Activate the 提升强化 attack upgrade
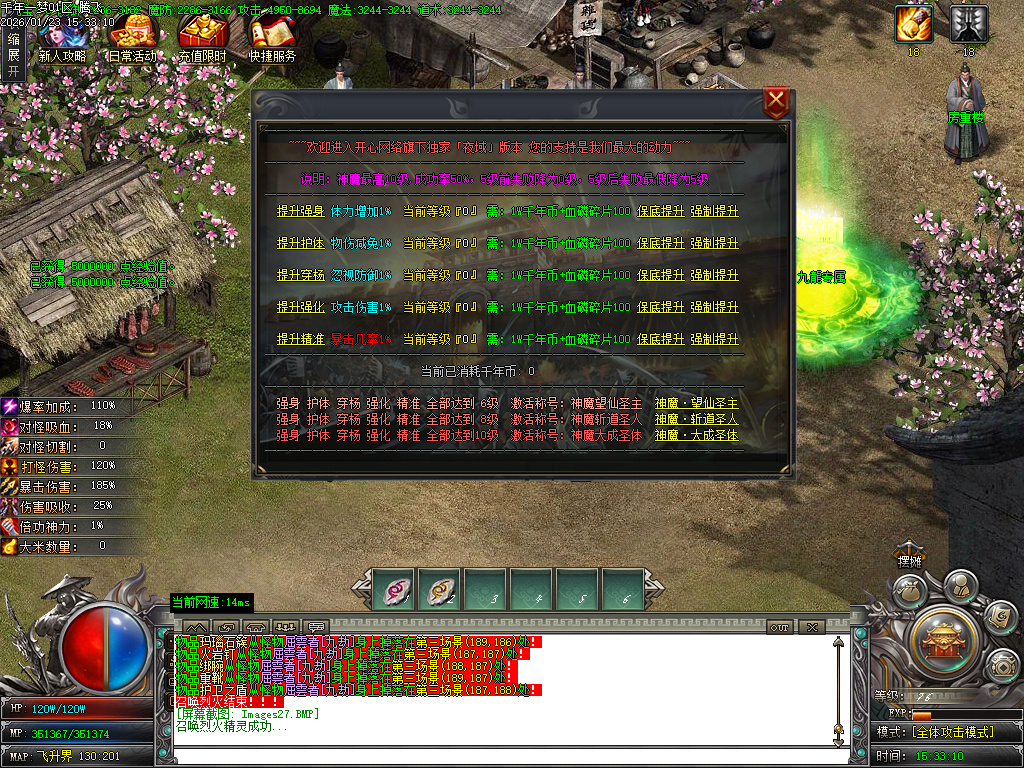This screenshot has width=1024, height=768. (300, 307)
